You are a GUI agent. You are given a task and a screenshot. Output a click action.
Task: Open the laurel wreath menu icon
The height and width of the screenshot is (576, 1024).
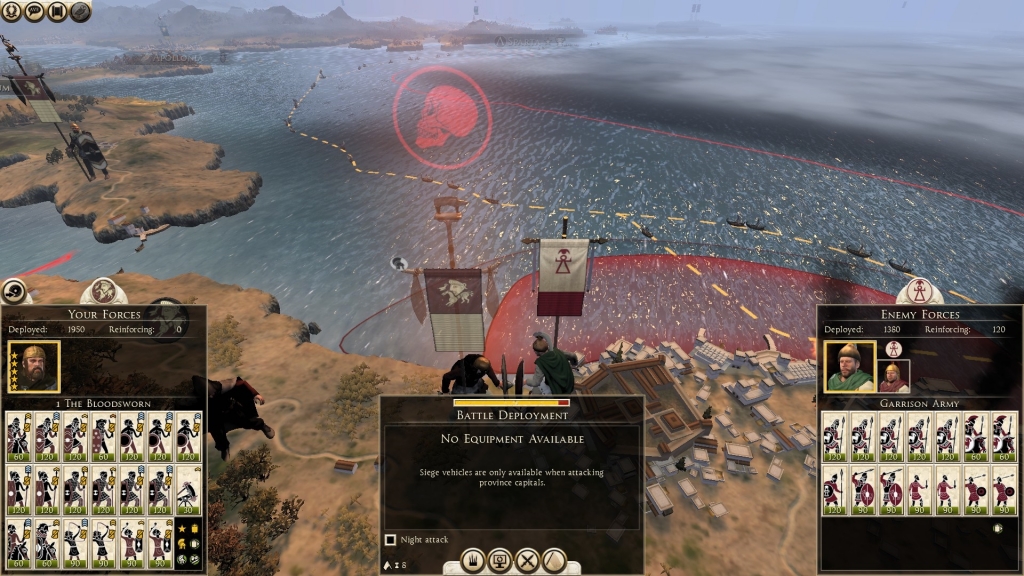(x=10, y=11)
